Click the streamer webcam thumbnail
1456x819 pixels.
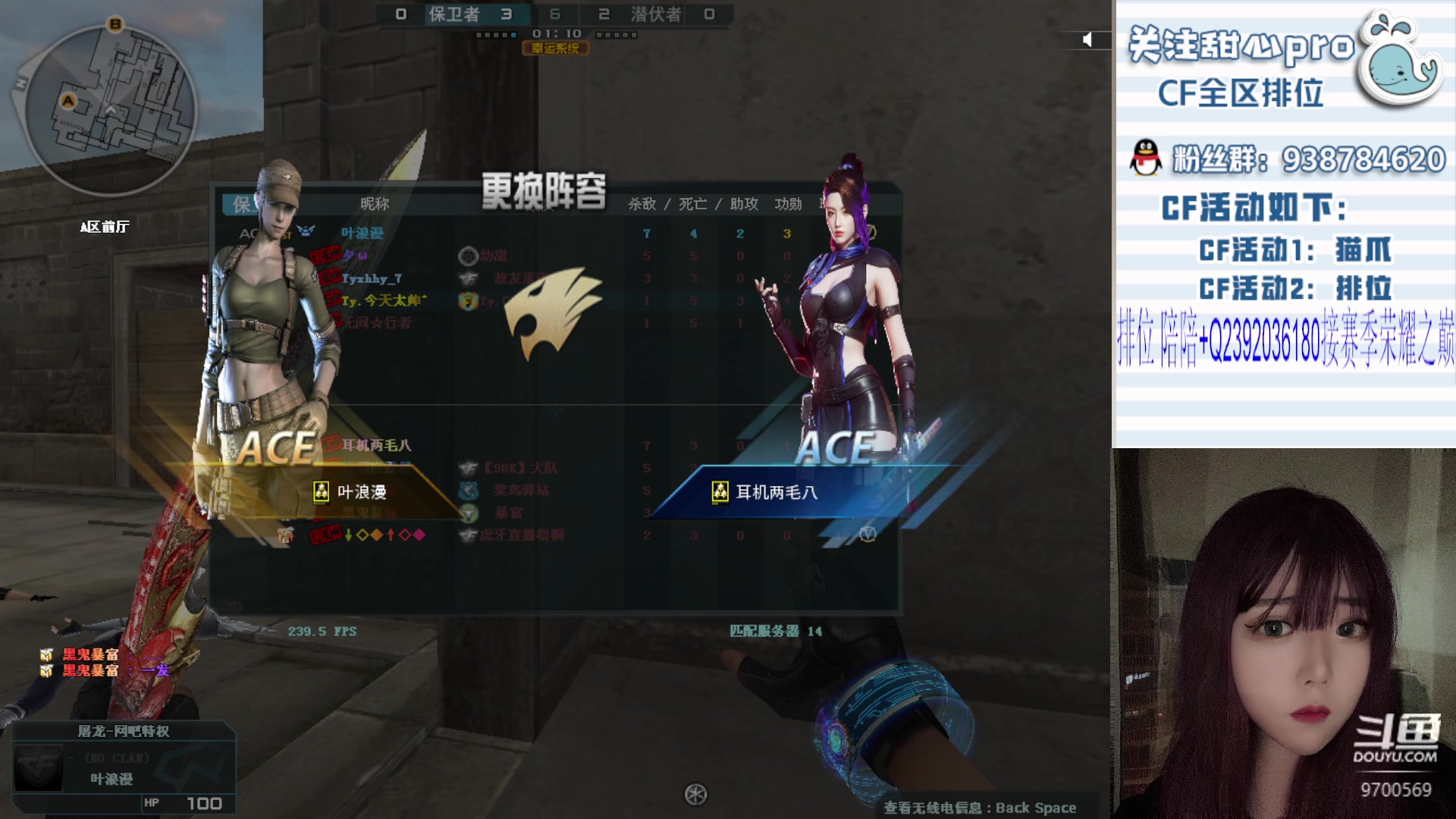1283,633
